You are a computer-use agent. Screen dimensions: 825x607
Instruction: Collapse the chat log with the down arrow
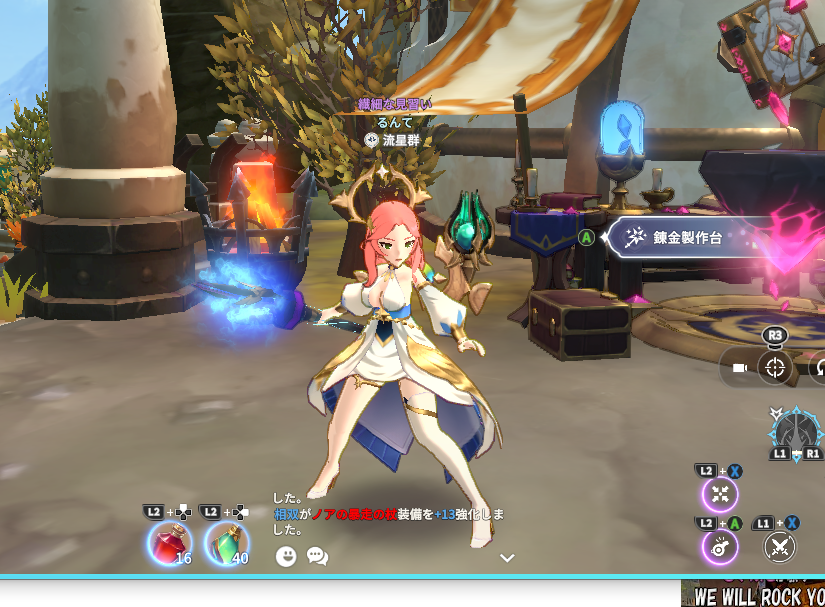[x=507, y=558]
